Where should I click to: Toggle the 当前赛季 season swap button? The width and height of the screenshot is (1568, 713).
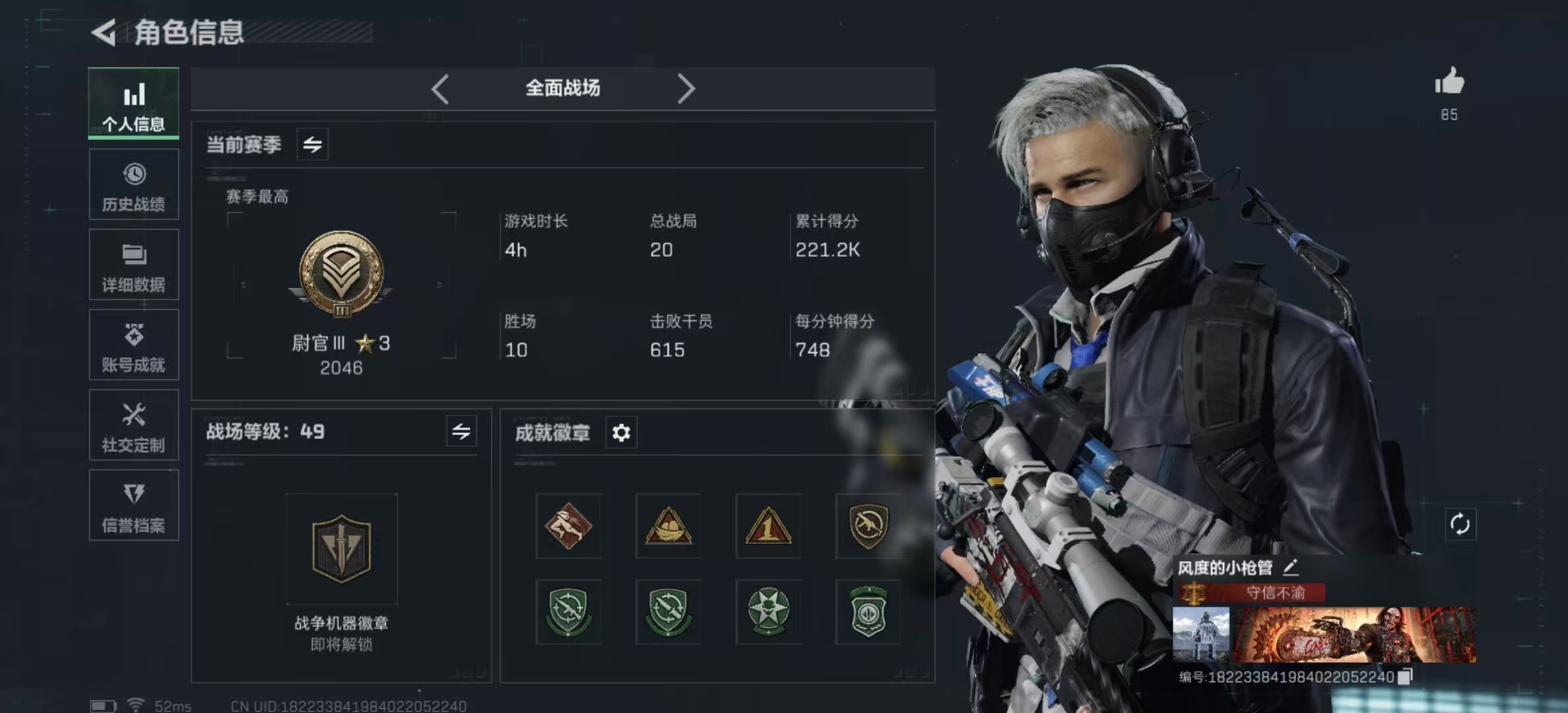click(x=312, y=144)
